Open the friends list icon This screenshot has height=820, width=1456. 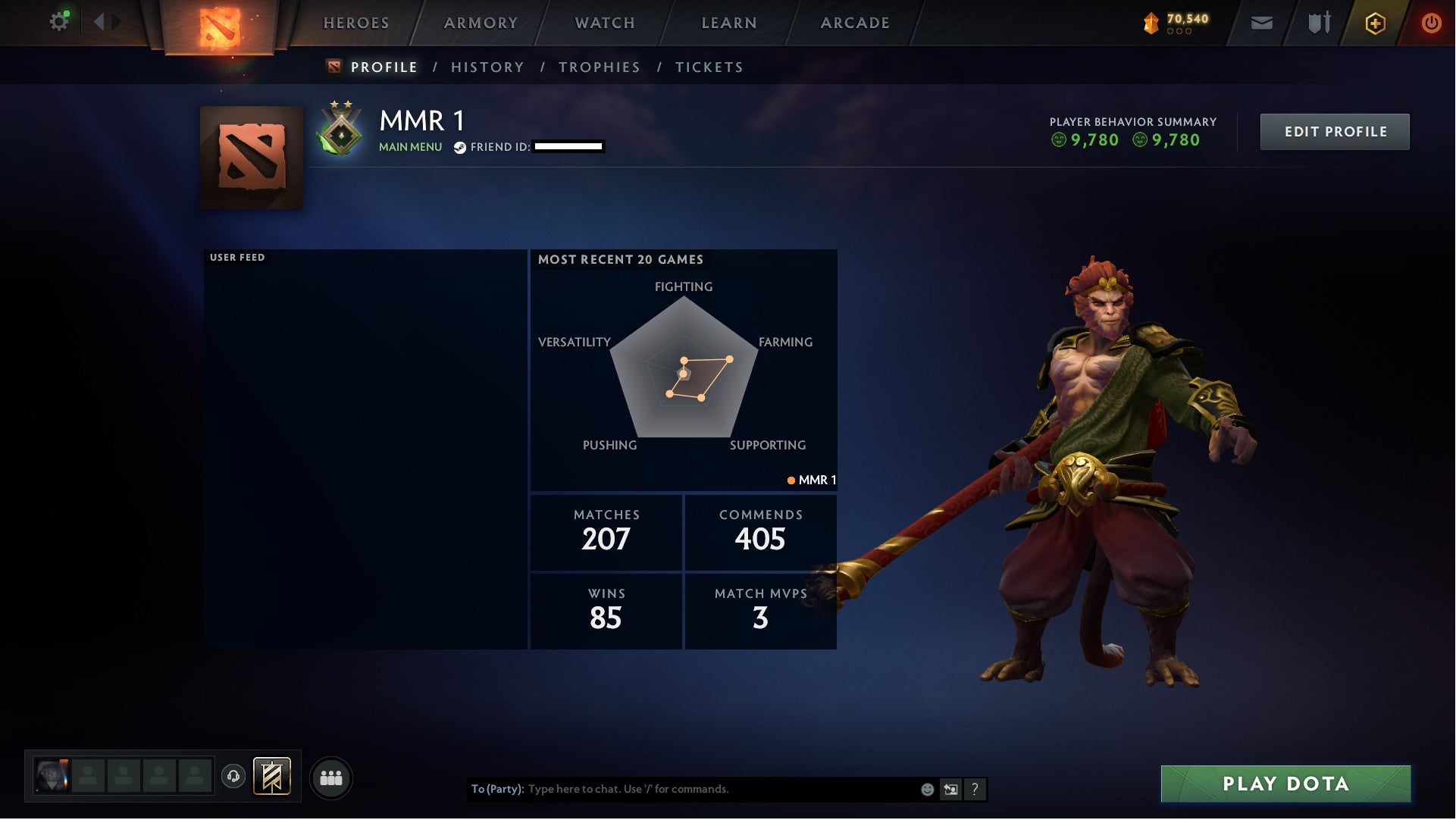click(331, 778)
